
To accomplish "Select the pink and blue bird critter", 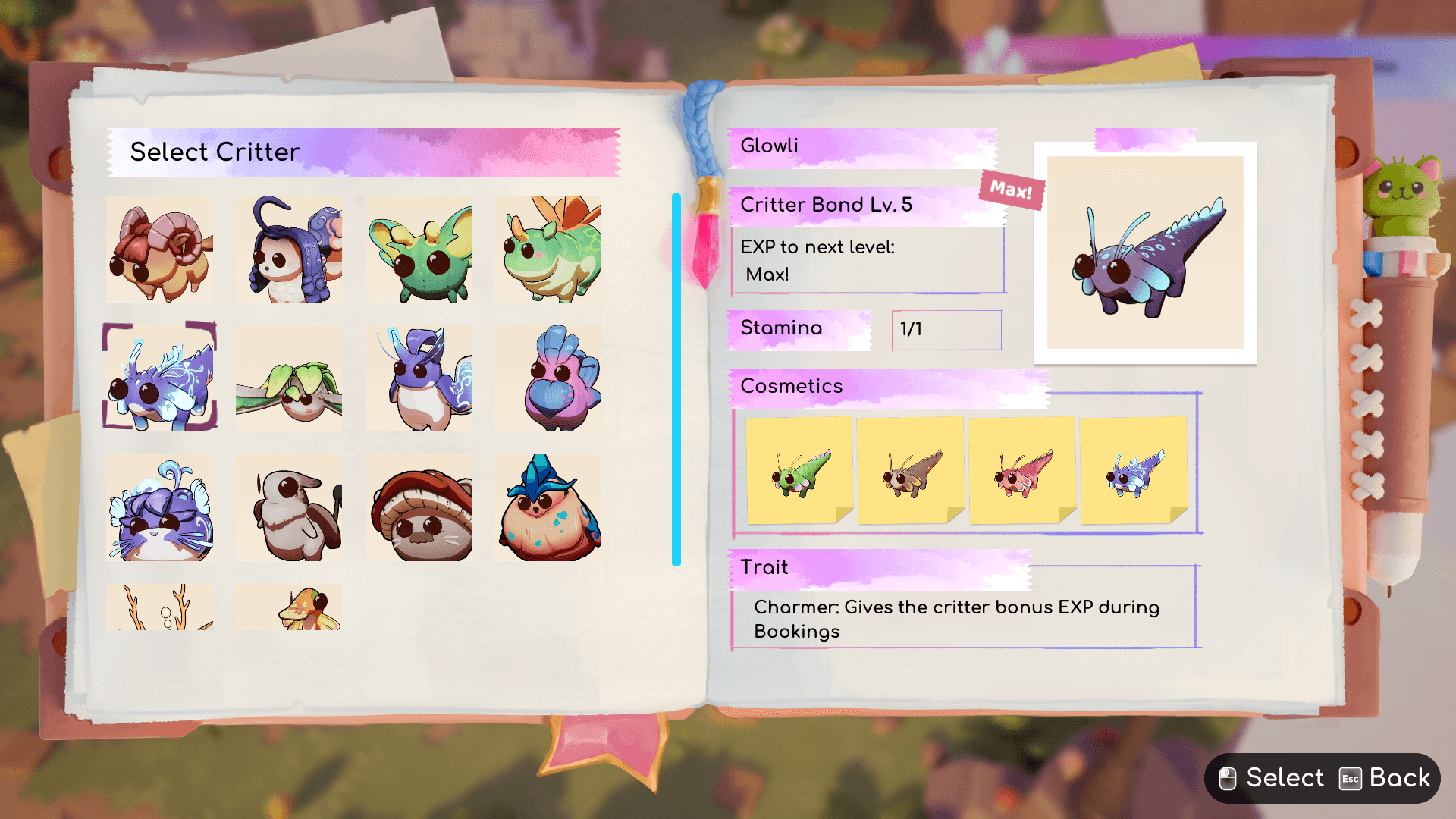I will click(548, 379).
